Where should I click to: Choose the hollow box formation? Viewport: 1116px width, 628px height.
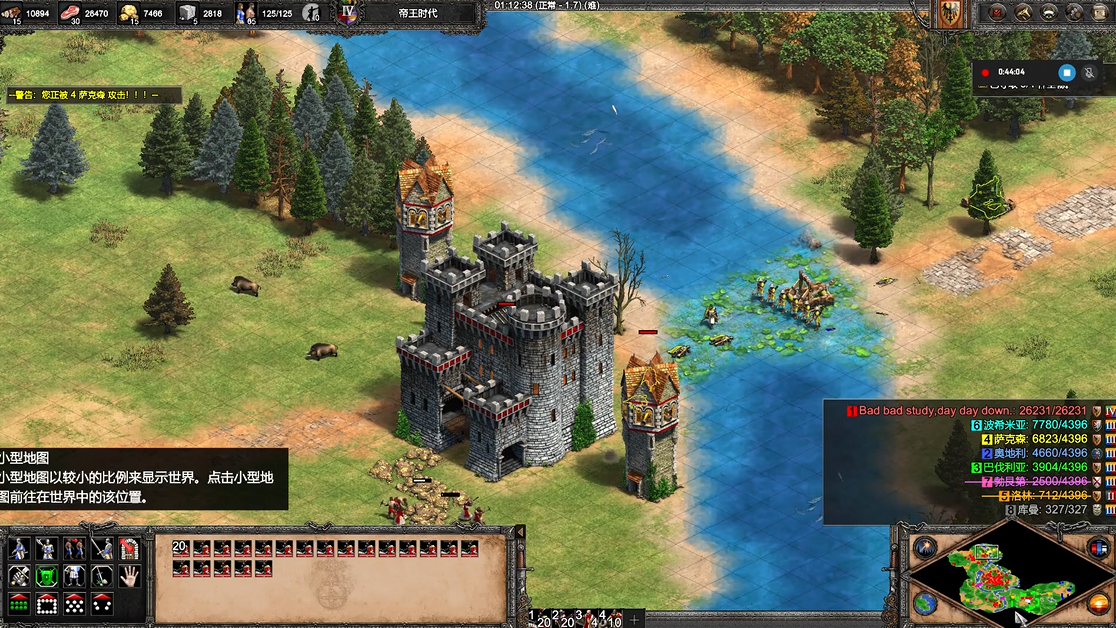(x=45, y=604)
